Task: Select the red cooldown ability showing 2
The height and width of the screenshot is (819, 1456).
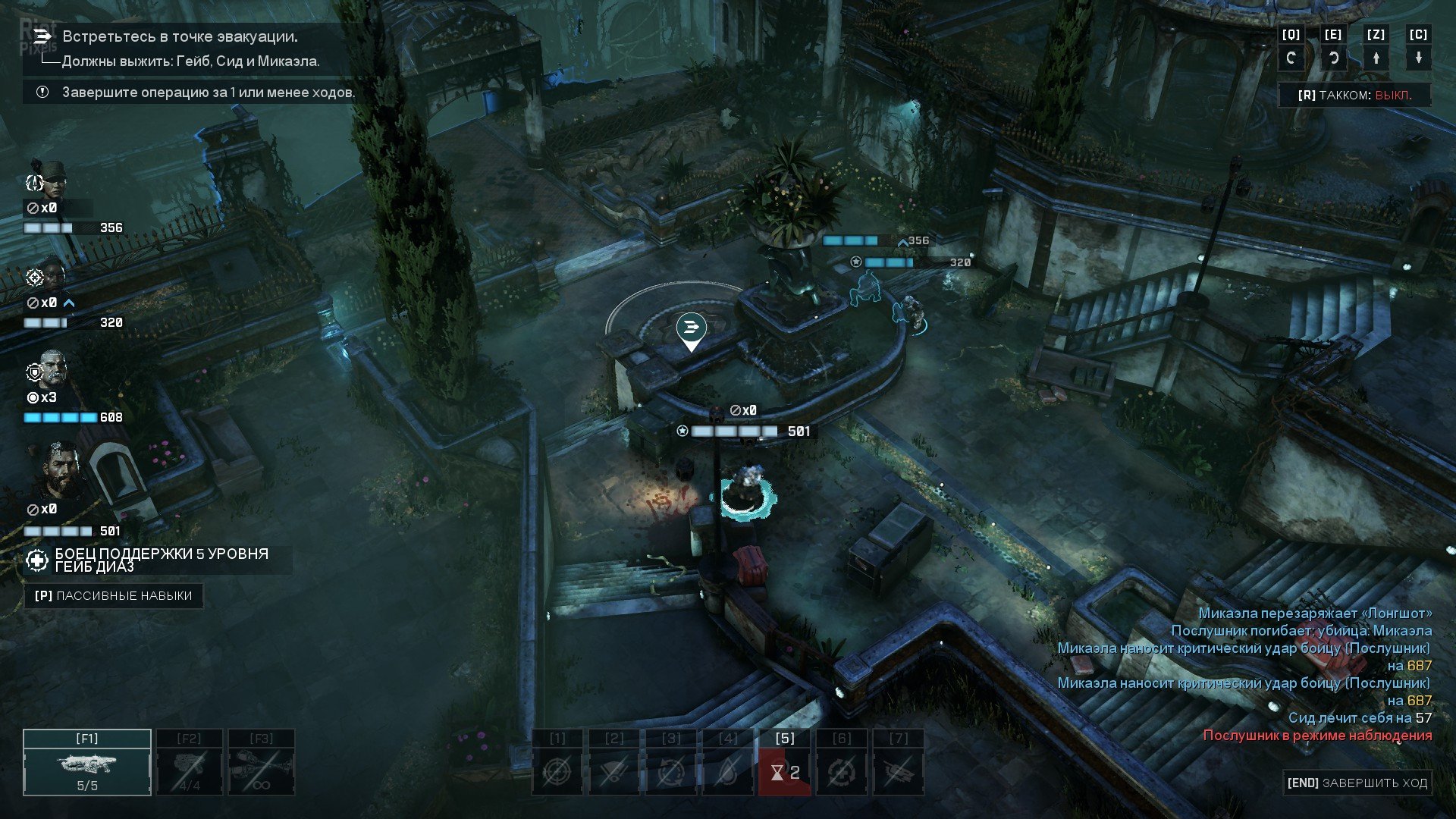Action: 785,772
